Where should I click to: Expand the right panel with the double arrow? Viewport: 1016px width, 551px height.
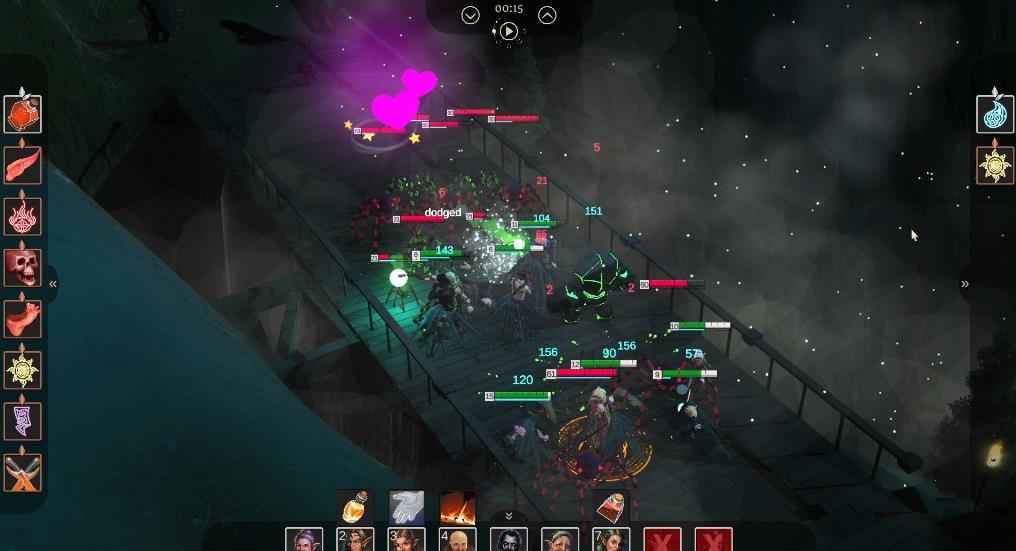pyautogui.click(x=965, y=284)
